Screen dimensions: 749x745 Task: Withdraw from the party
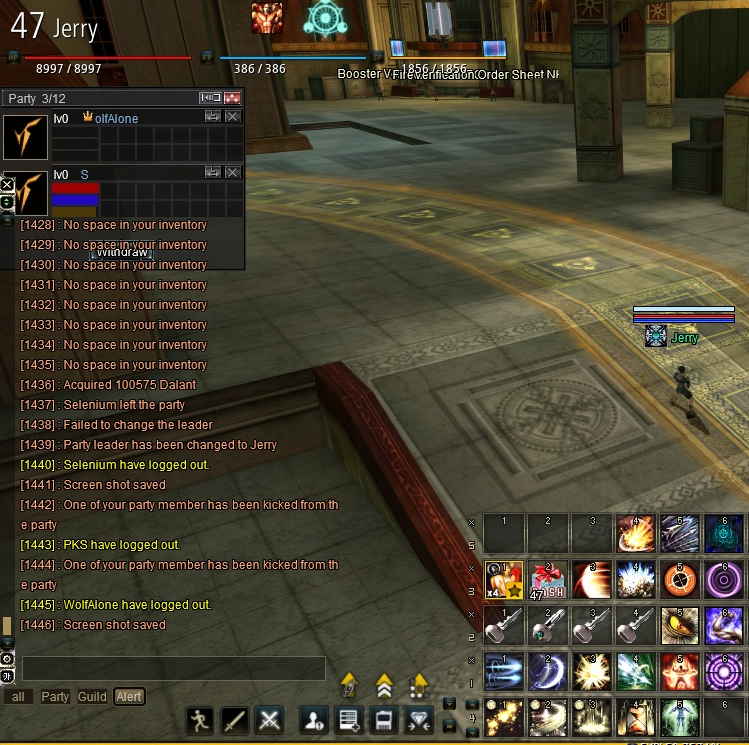[122, 253]
